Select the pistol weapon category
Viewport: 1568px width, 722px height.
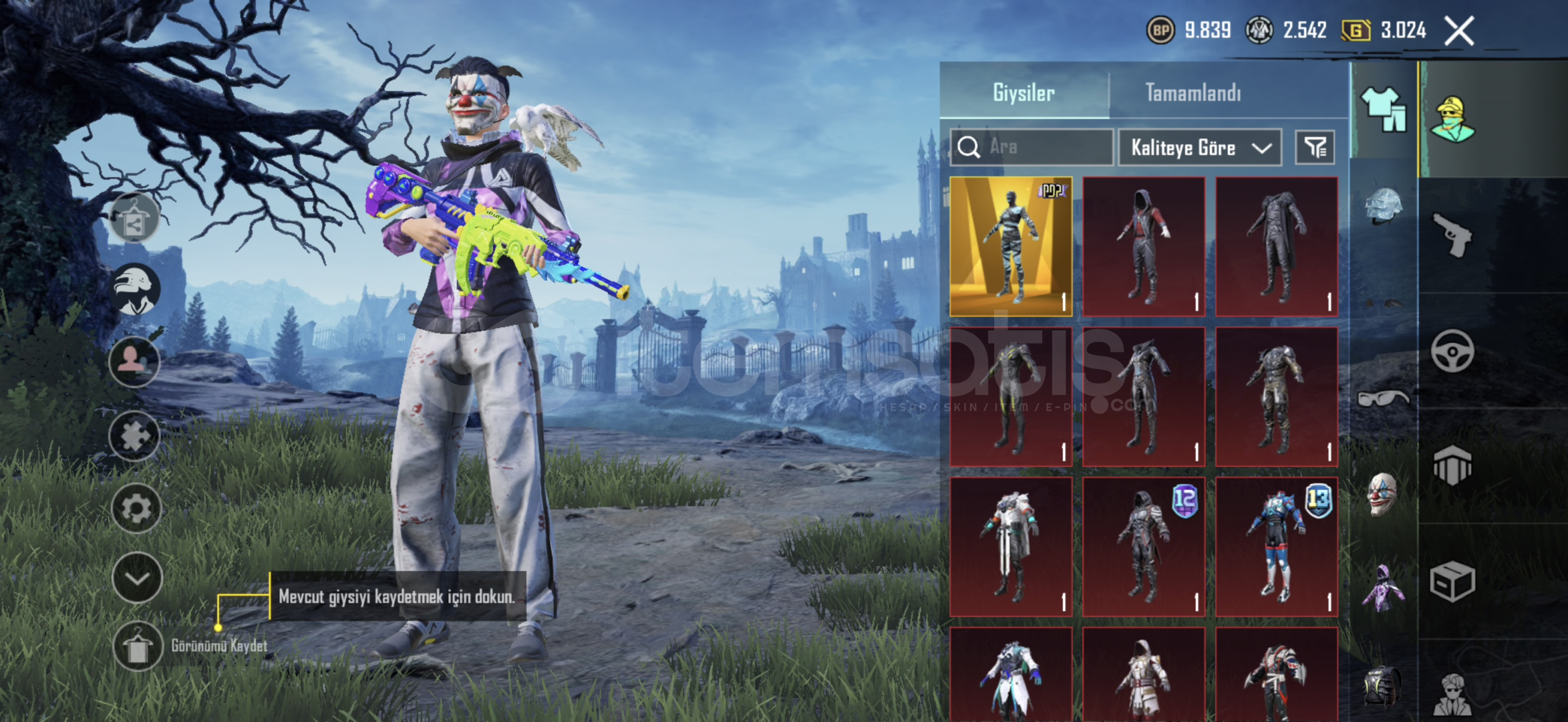tap(1453, 234)
